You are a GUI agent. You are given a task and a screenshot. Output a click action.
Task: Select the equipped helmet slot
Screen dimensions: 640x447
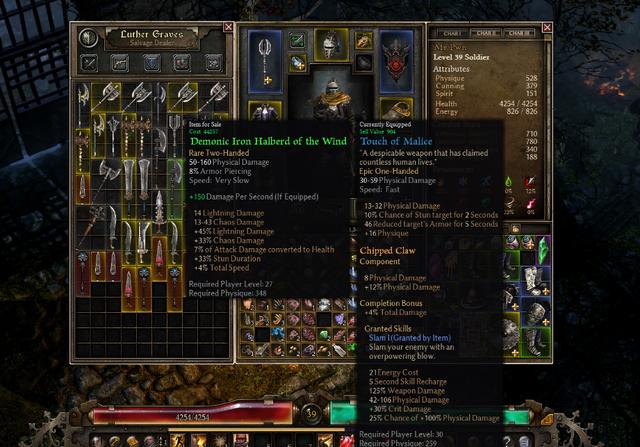tap(331, 46)
